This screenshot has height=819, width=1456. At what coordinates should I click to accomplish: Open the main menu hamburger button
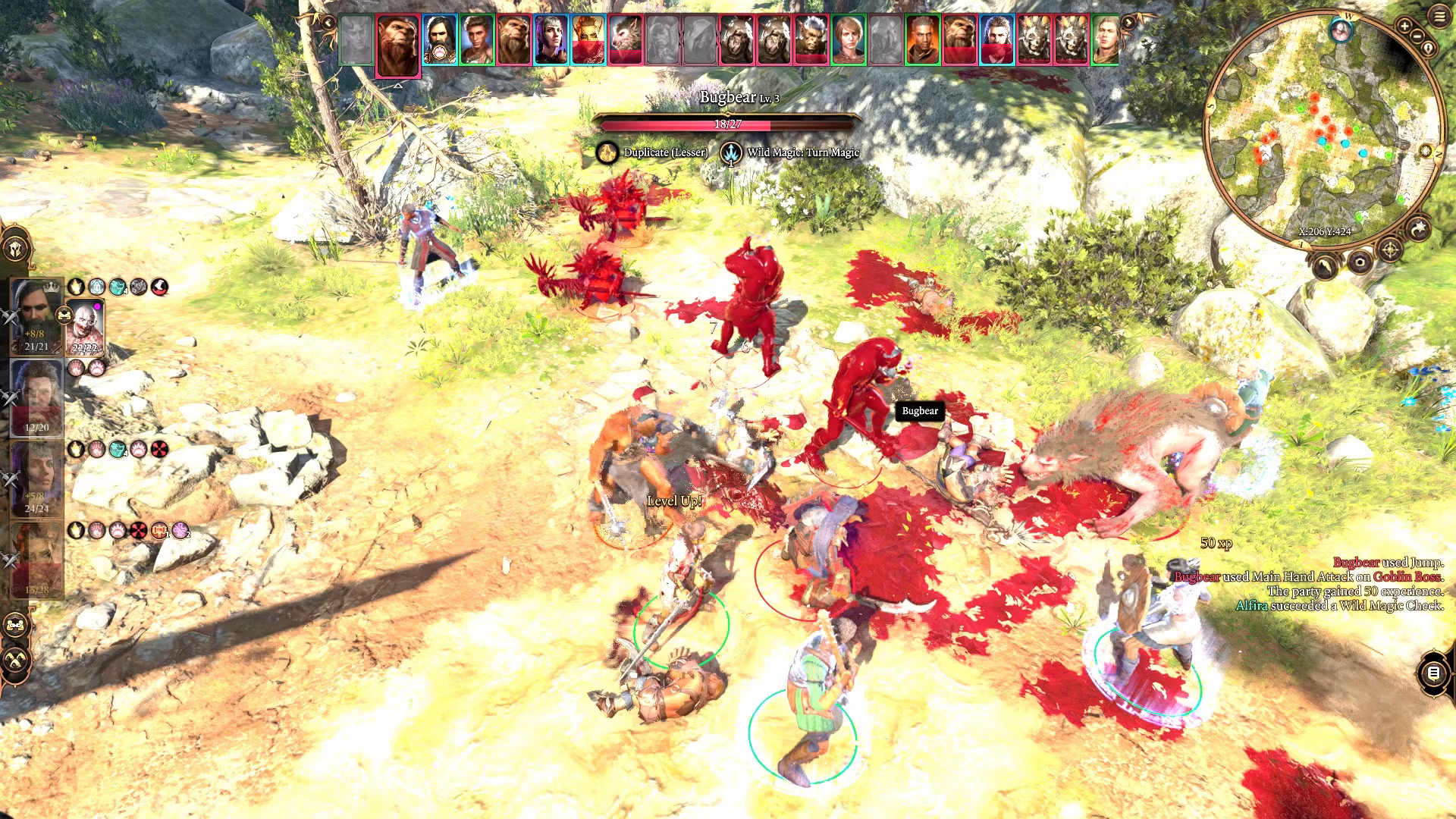1439,16
